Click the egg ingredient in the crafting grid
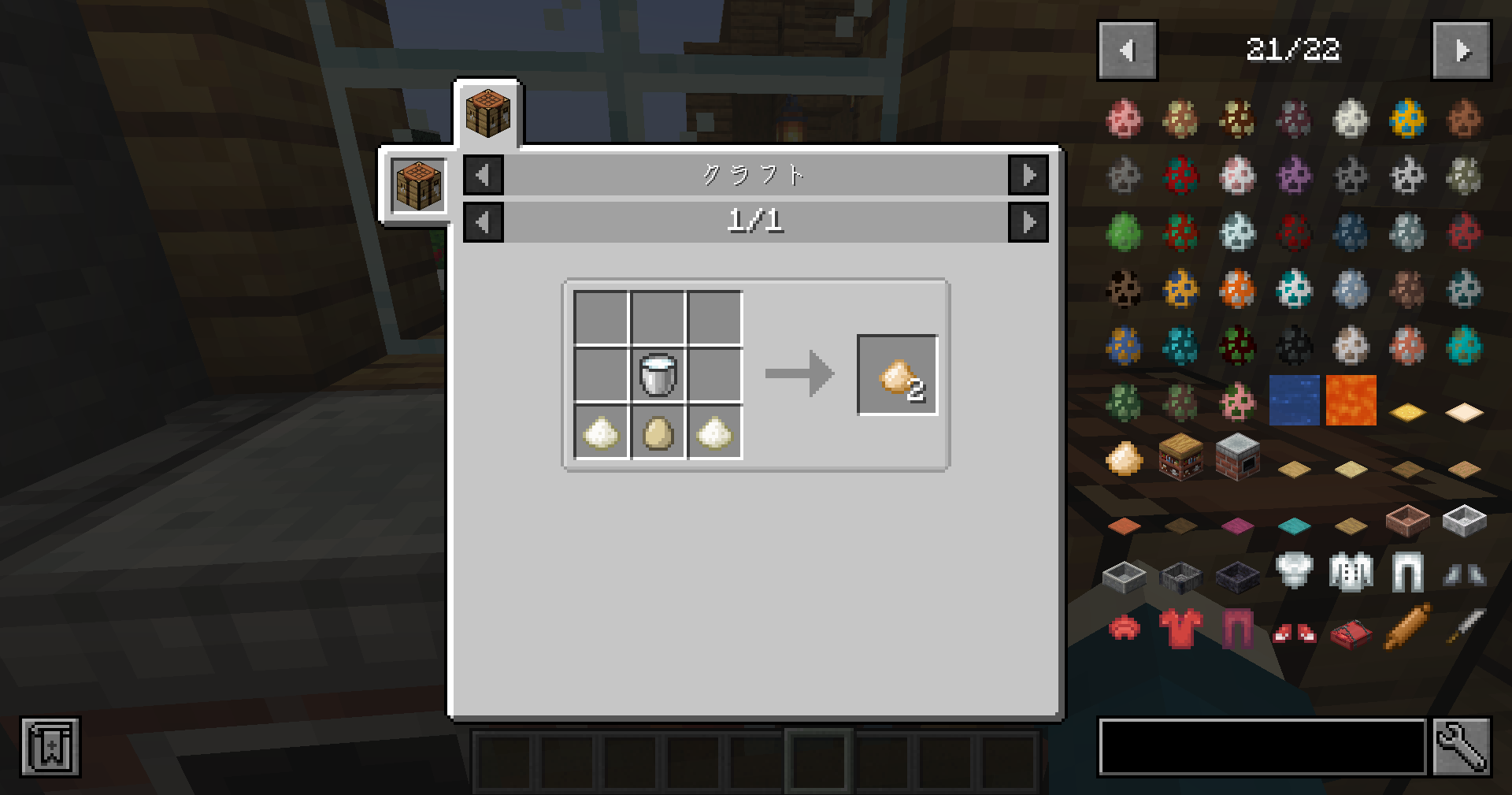 point(658,433)
